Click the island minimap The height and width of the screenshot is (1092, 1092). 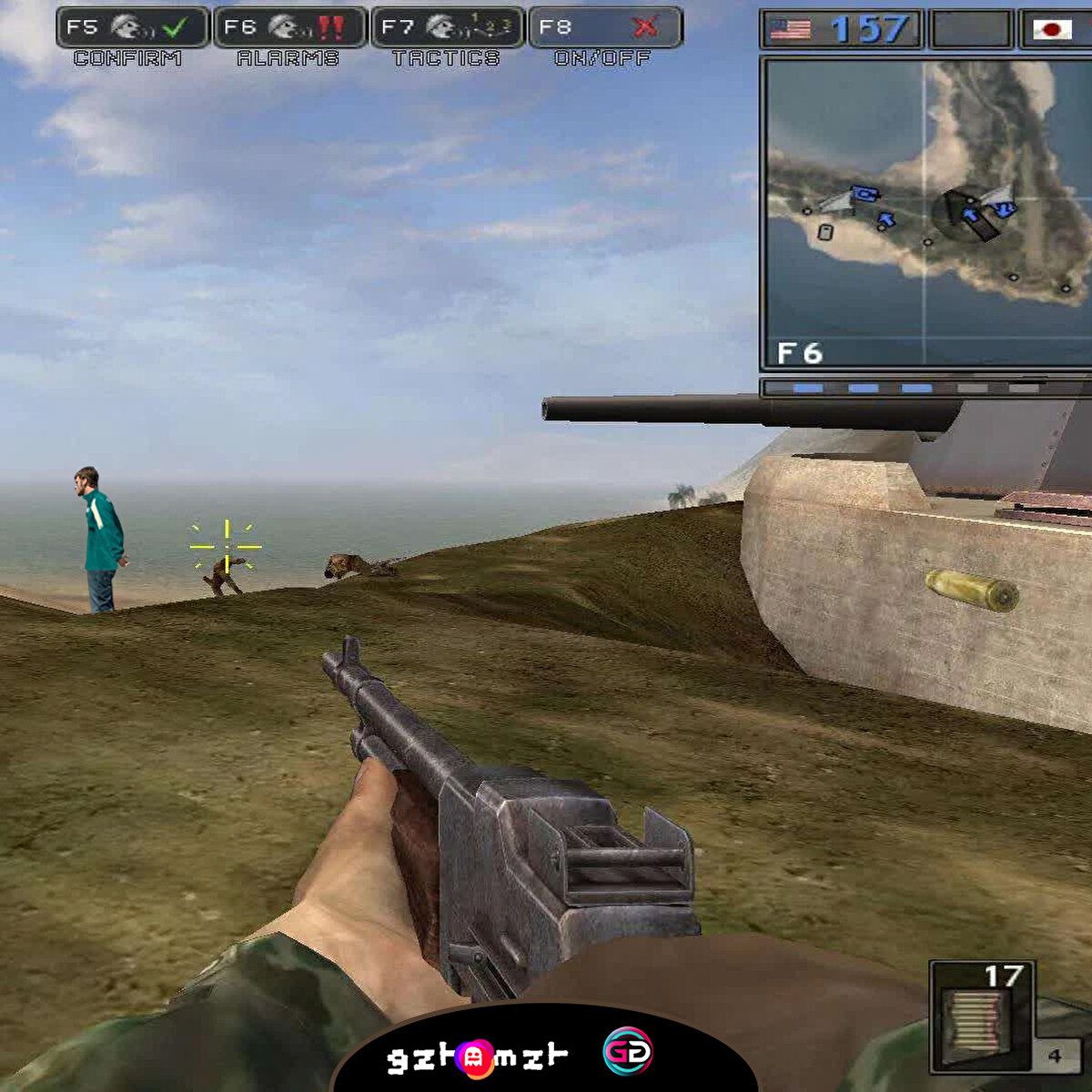tap(926, 213)
